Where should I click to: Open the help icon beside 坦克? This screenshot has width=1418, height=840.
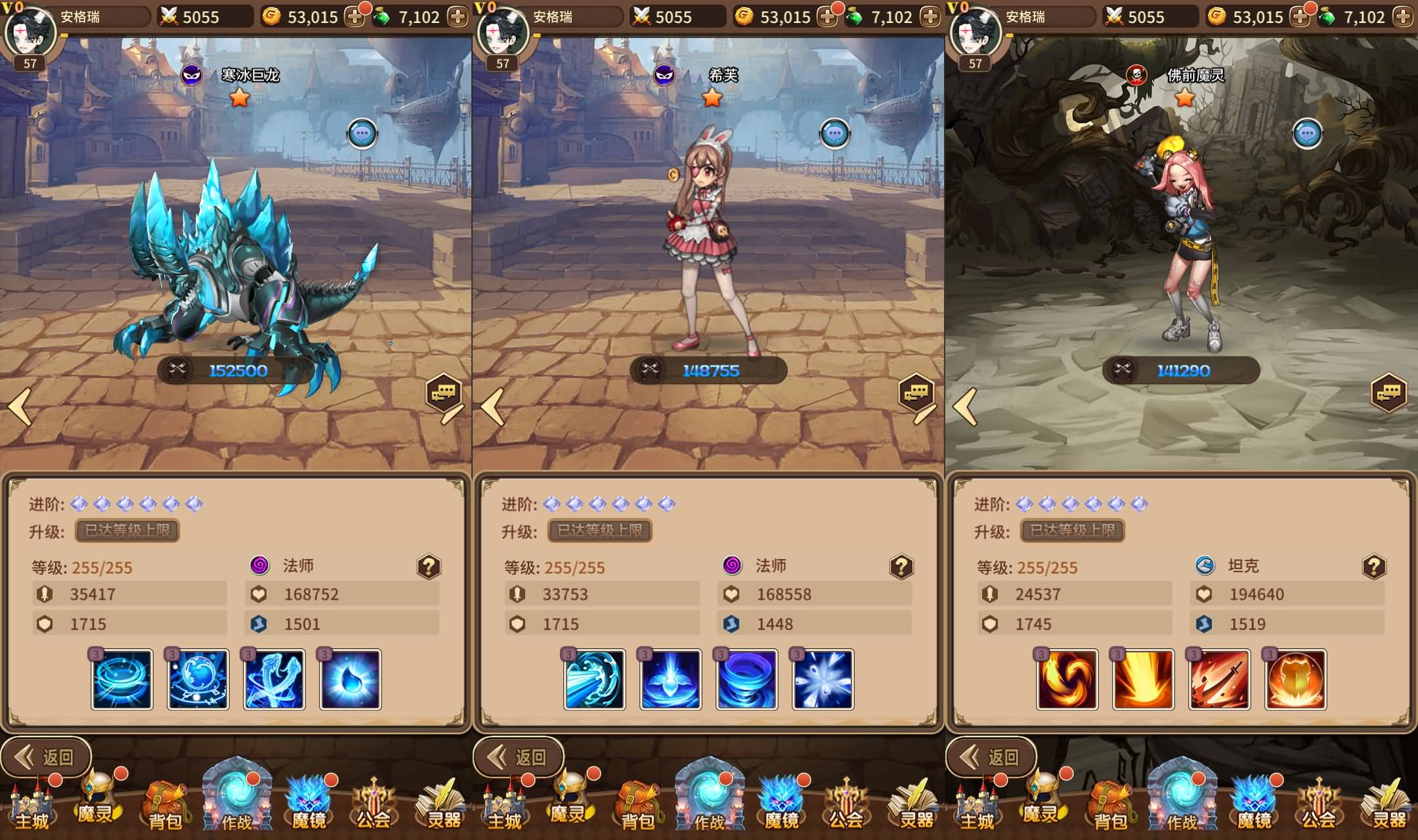tap(1373, 566)
